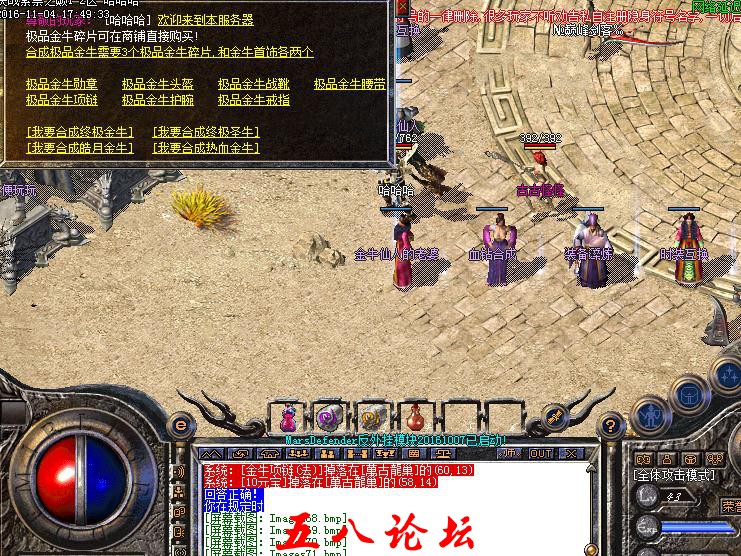Choose the 极品金牛勋章 dialogue link

tap(62, 85)
